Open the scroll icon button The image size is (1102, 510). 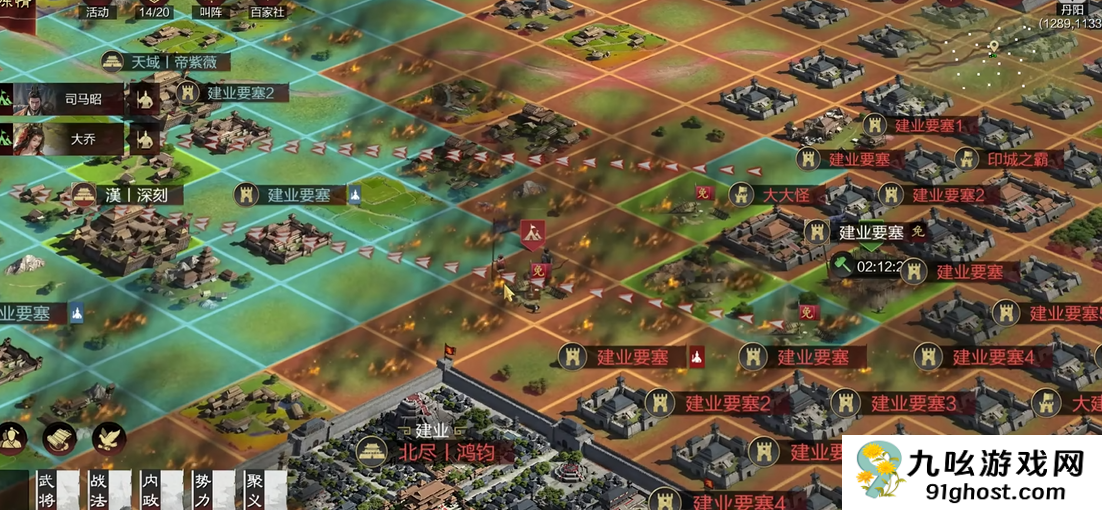(x=60, y=438)
